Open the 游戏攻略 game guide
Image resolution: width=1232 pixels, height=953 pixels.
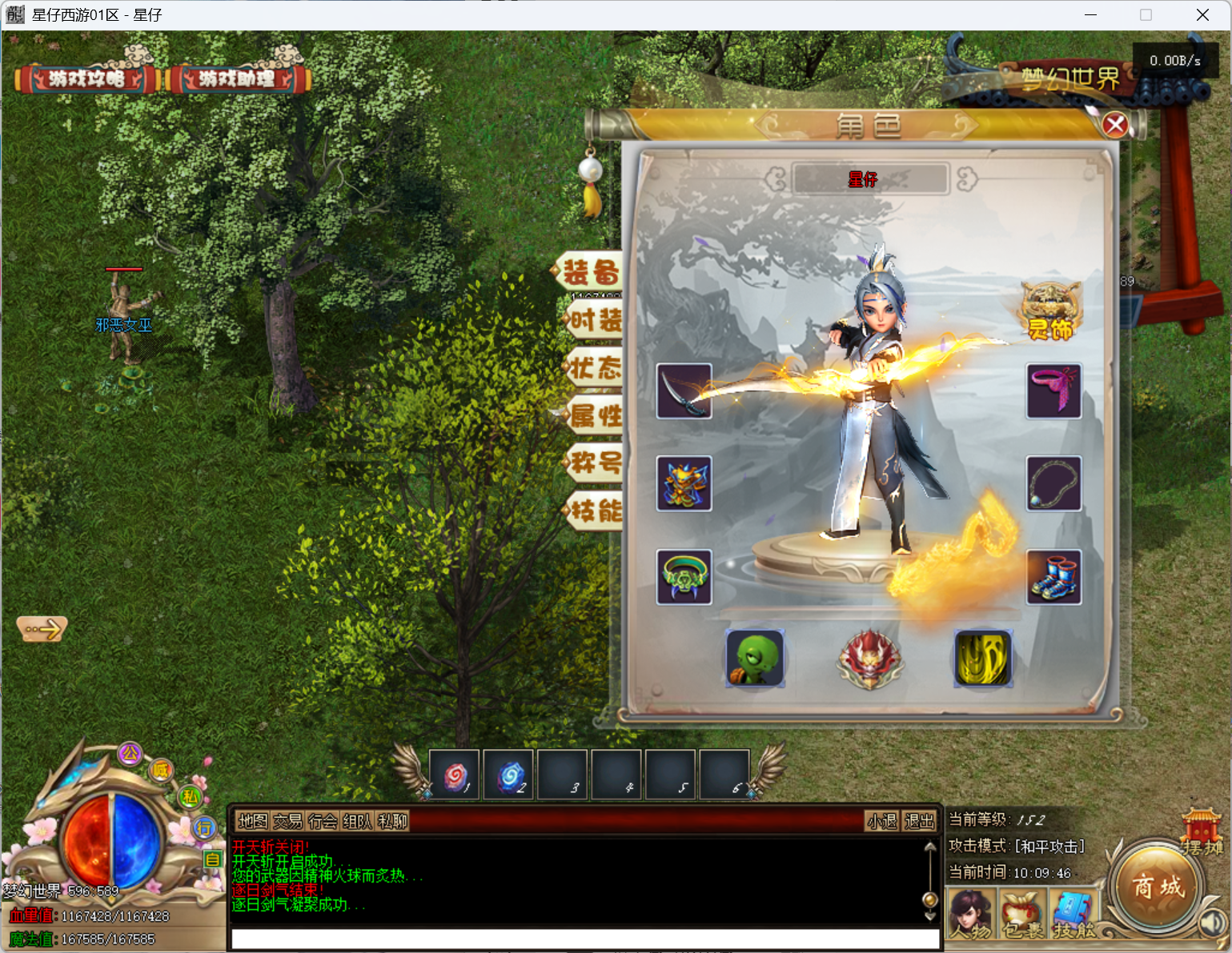pos(86,78)
